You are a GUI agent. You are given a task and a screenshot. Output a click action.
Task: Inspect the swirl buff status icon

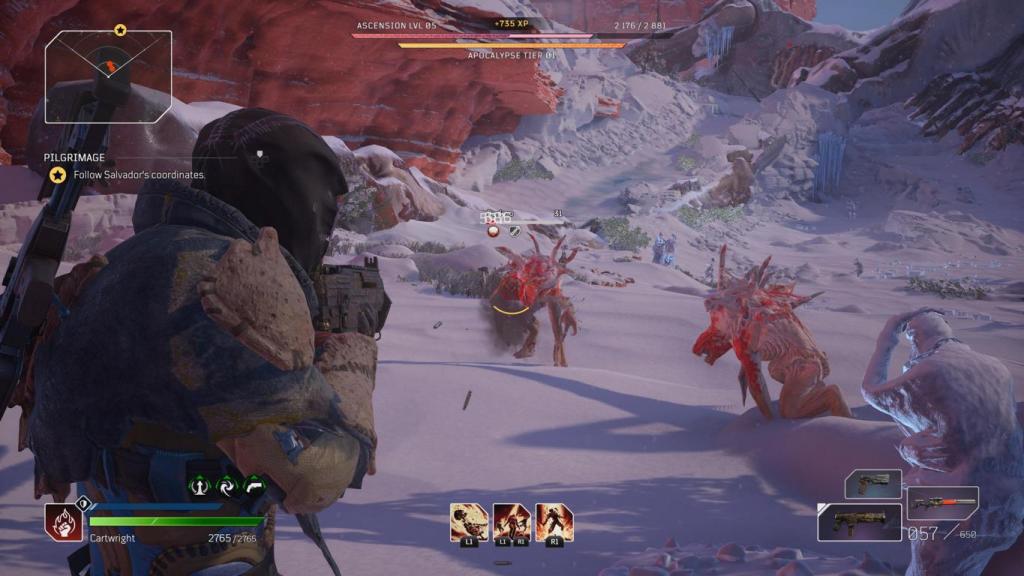[227, 485]
